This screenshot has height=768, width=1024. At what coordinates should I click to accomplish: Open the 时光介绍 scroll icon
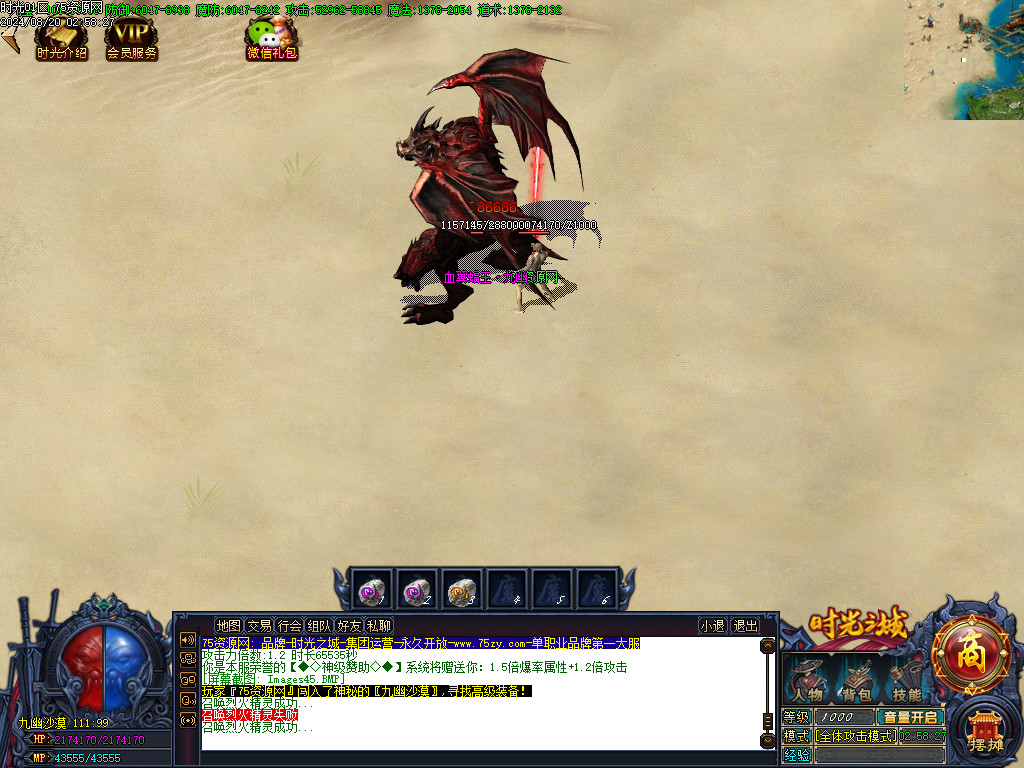point(61,39)
